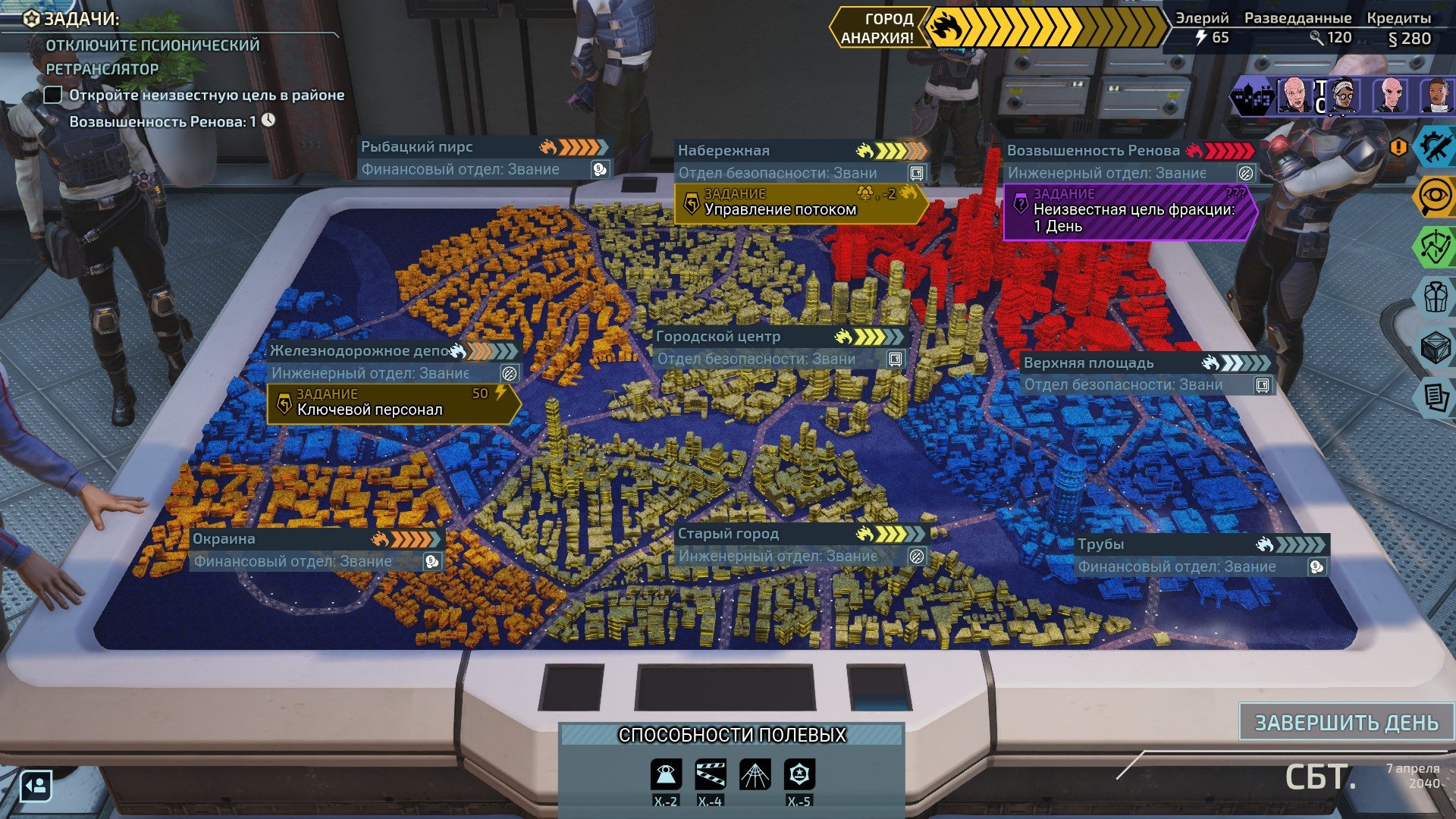Activate the barricade tape field ability
This screenshot has width=1456, height=819.
[710, 775]
